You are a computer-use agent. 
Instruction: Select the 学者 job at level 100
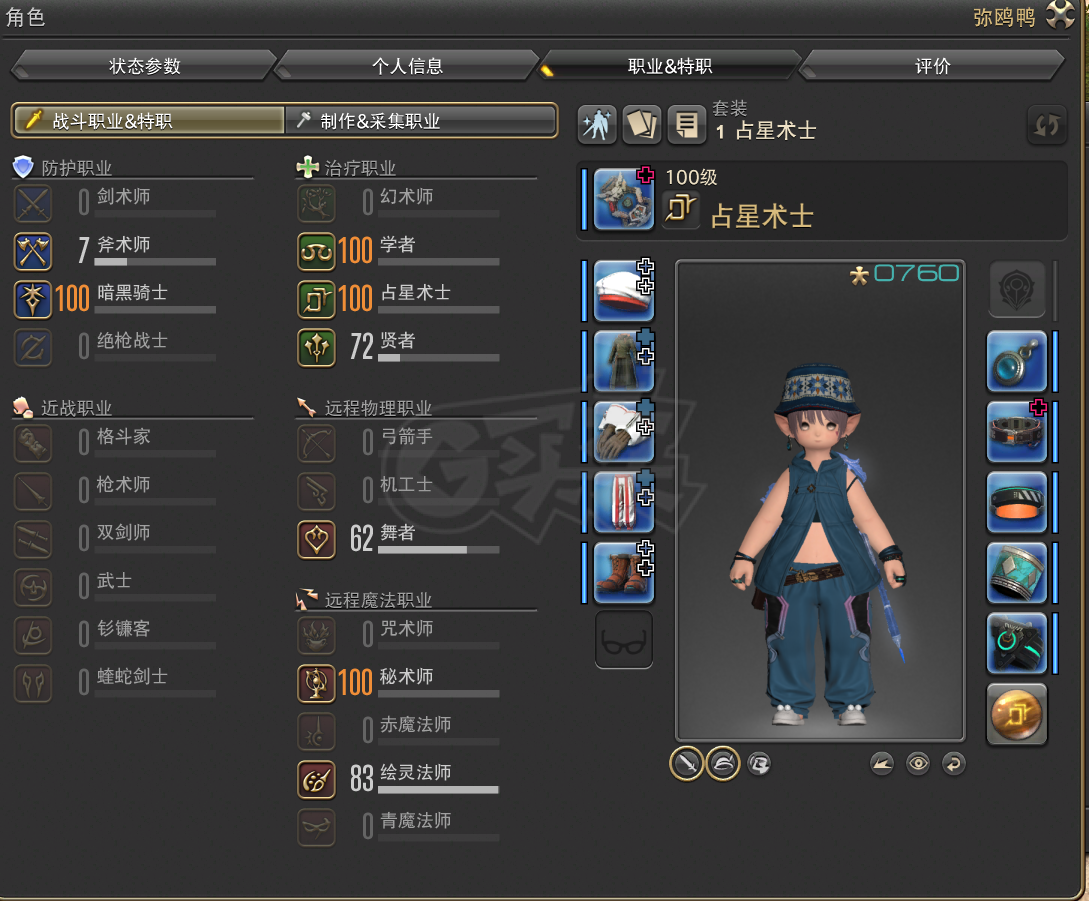point(397,246)
